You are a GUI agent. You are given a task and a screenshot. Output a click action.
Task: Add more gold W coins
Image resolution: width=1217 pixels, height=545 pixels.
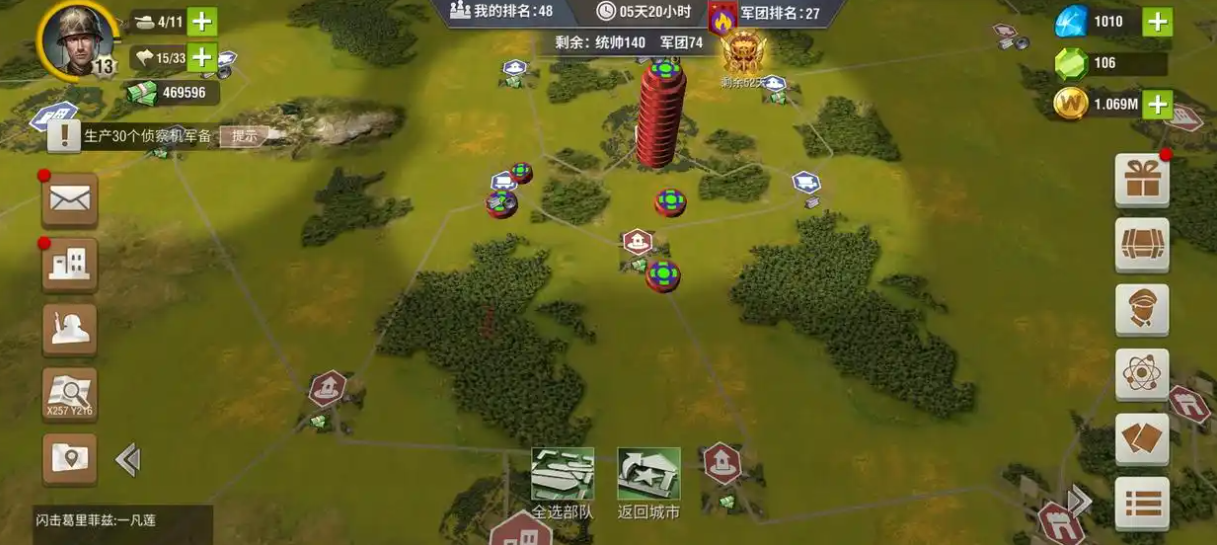pos(1157,103)
